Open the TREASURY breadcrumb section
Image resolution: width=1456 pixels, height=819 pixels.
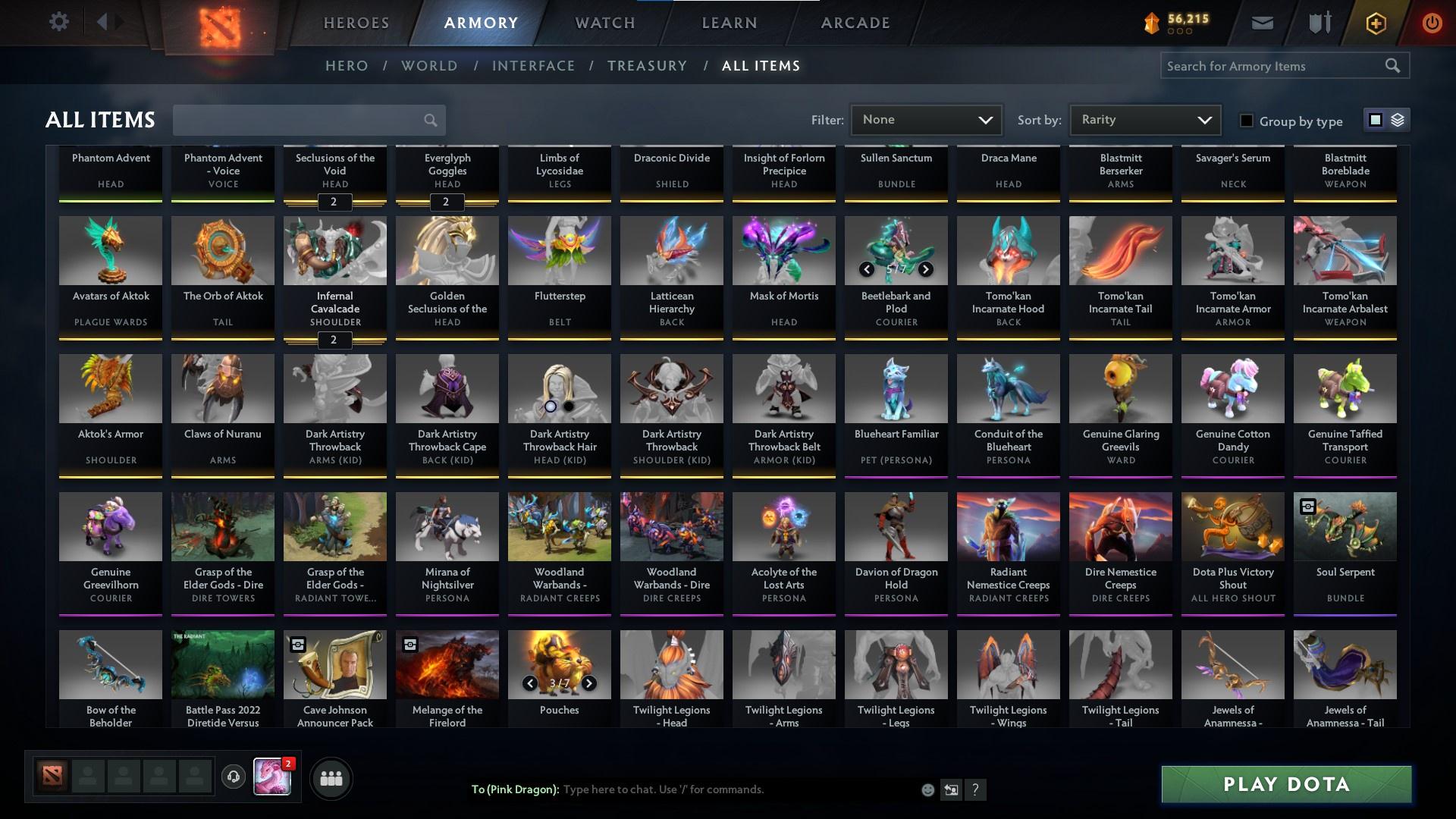(x=647, y=66)
